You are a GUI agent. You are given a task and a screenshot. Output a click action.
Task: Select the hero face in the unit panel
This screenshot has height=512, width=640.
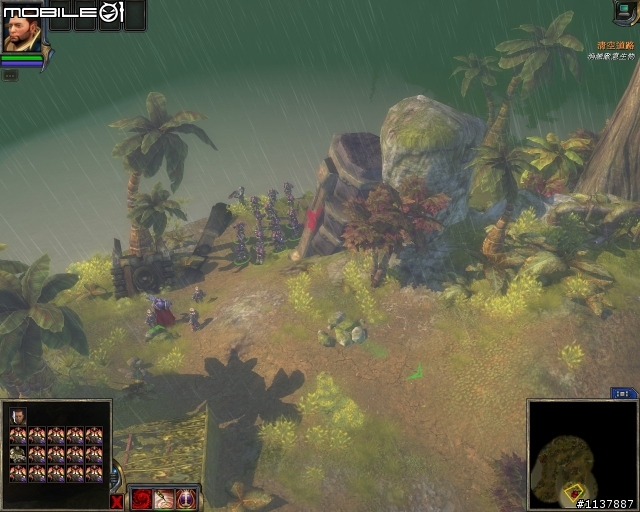click(18, 416)
